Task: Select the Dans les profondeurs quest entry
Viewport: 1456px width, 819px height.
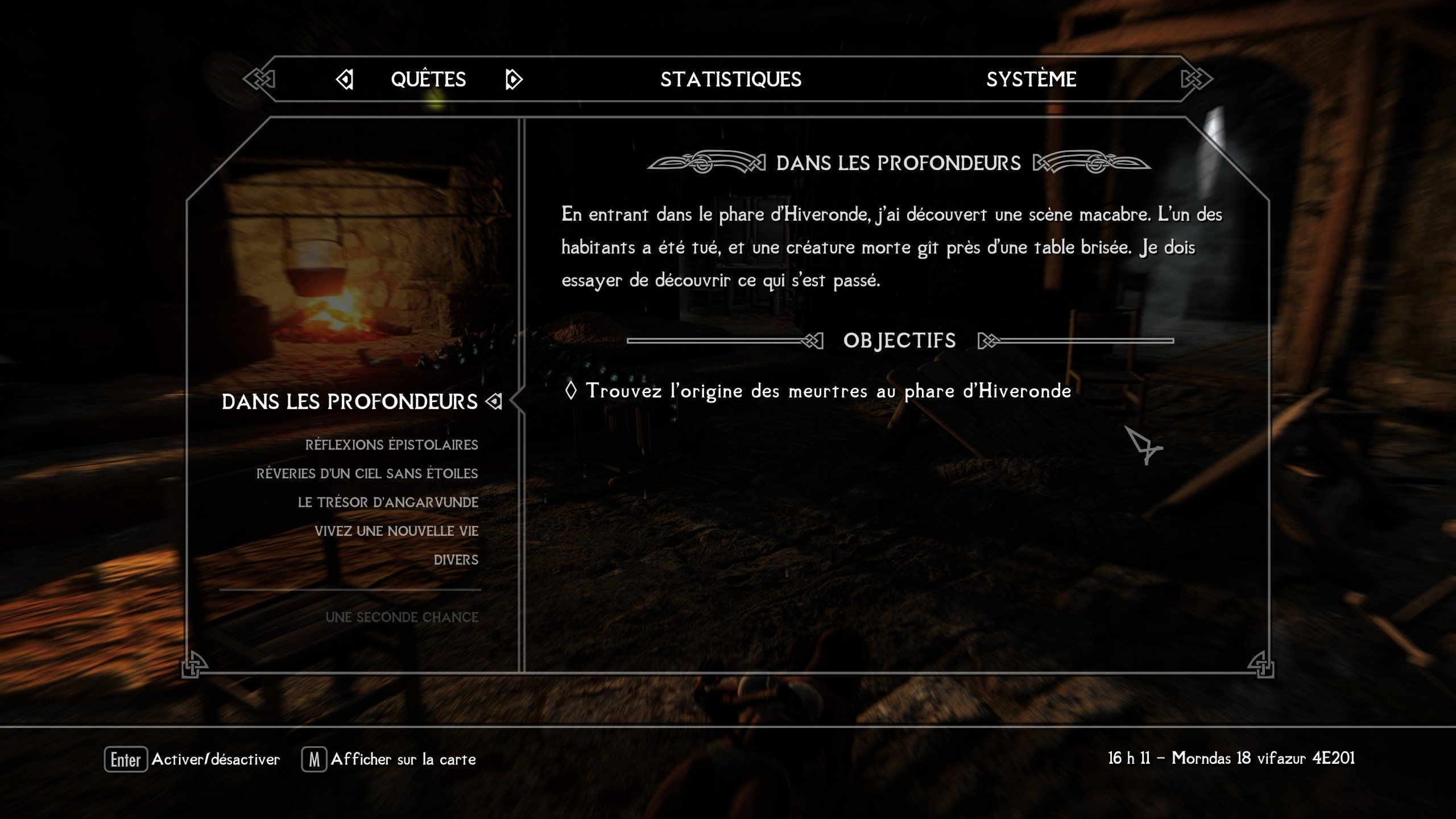Action: [350, 402]
